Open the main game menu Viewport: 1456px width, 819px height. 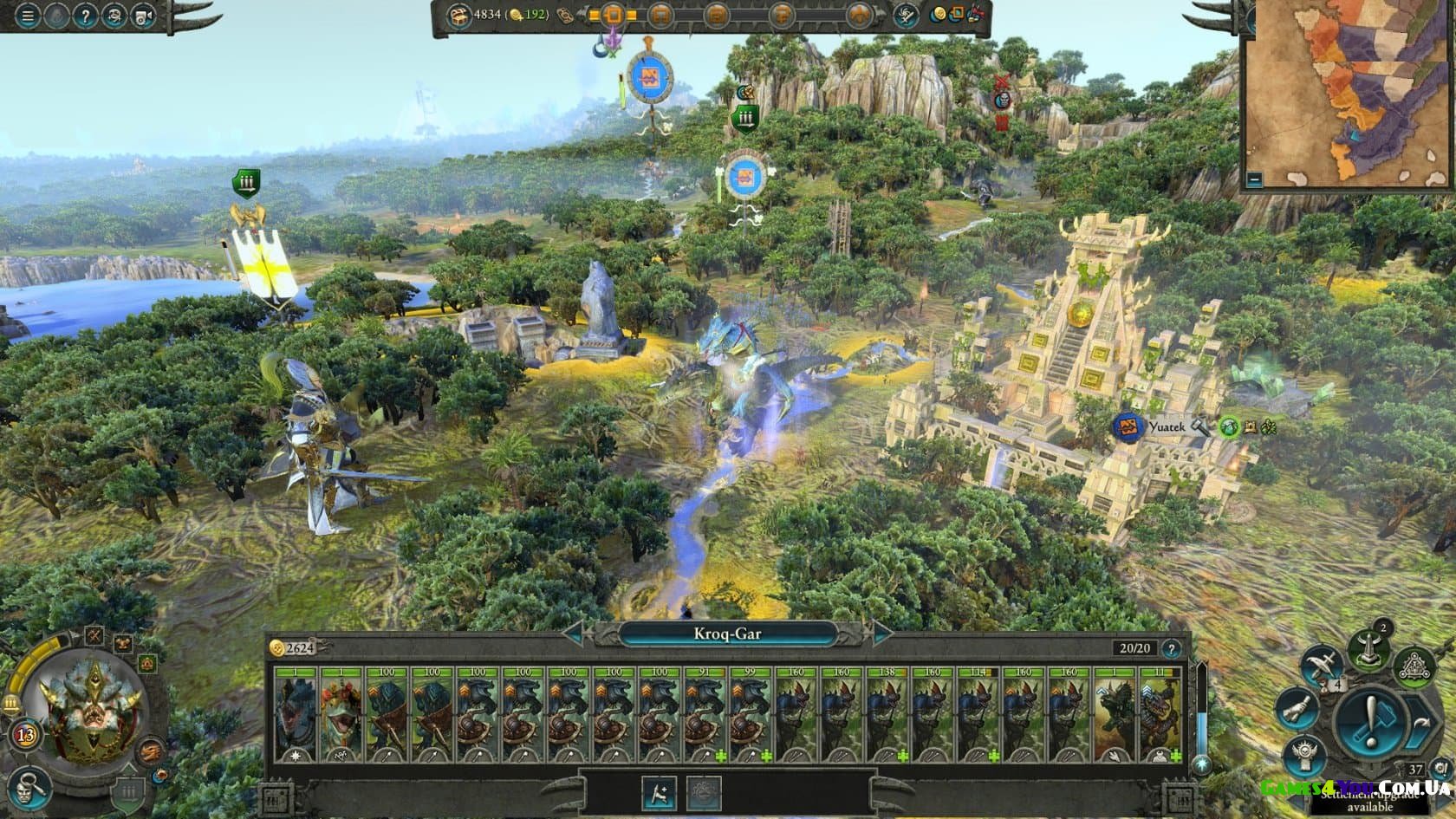tap(27, 16)
